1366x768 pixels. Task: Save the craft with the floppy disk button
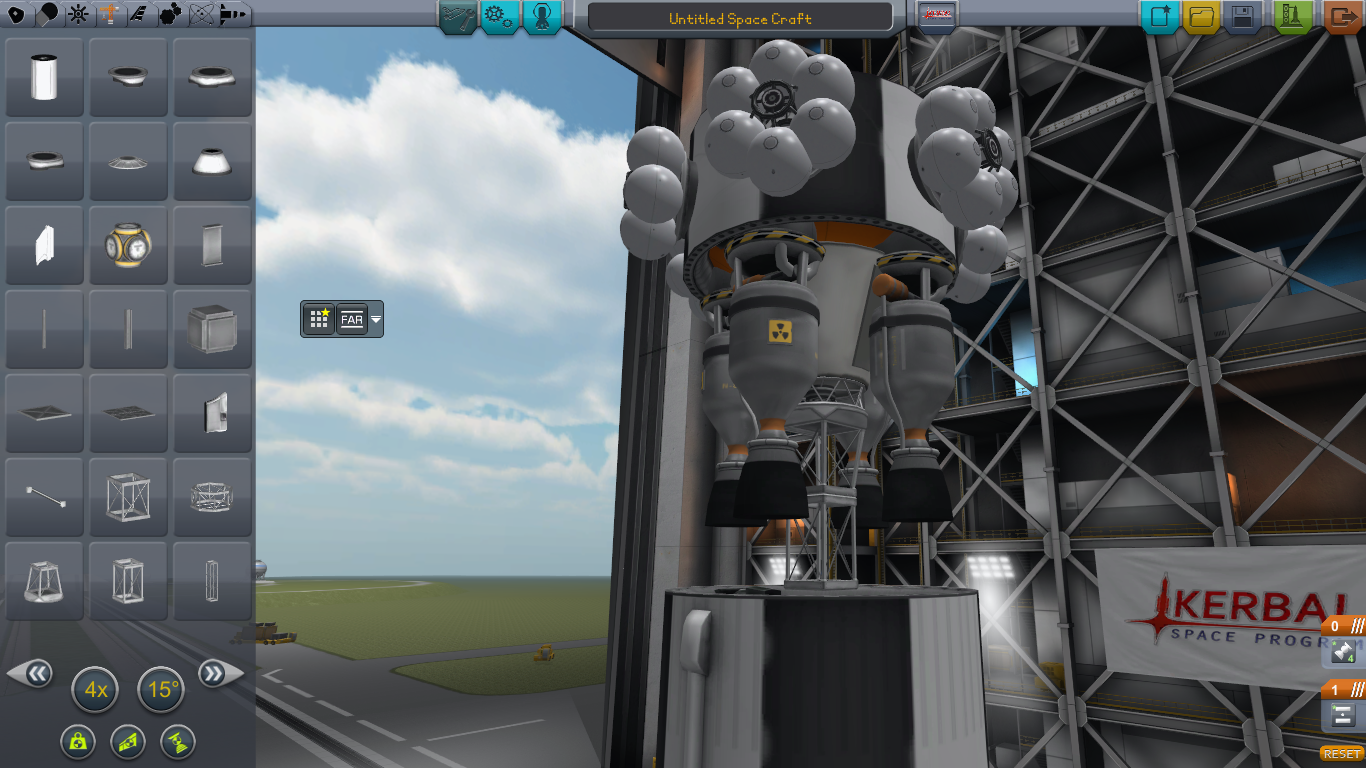pyautogui.click(x=1242, y=16)
